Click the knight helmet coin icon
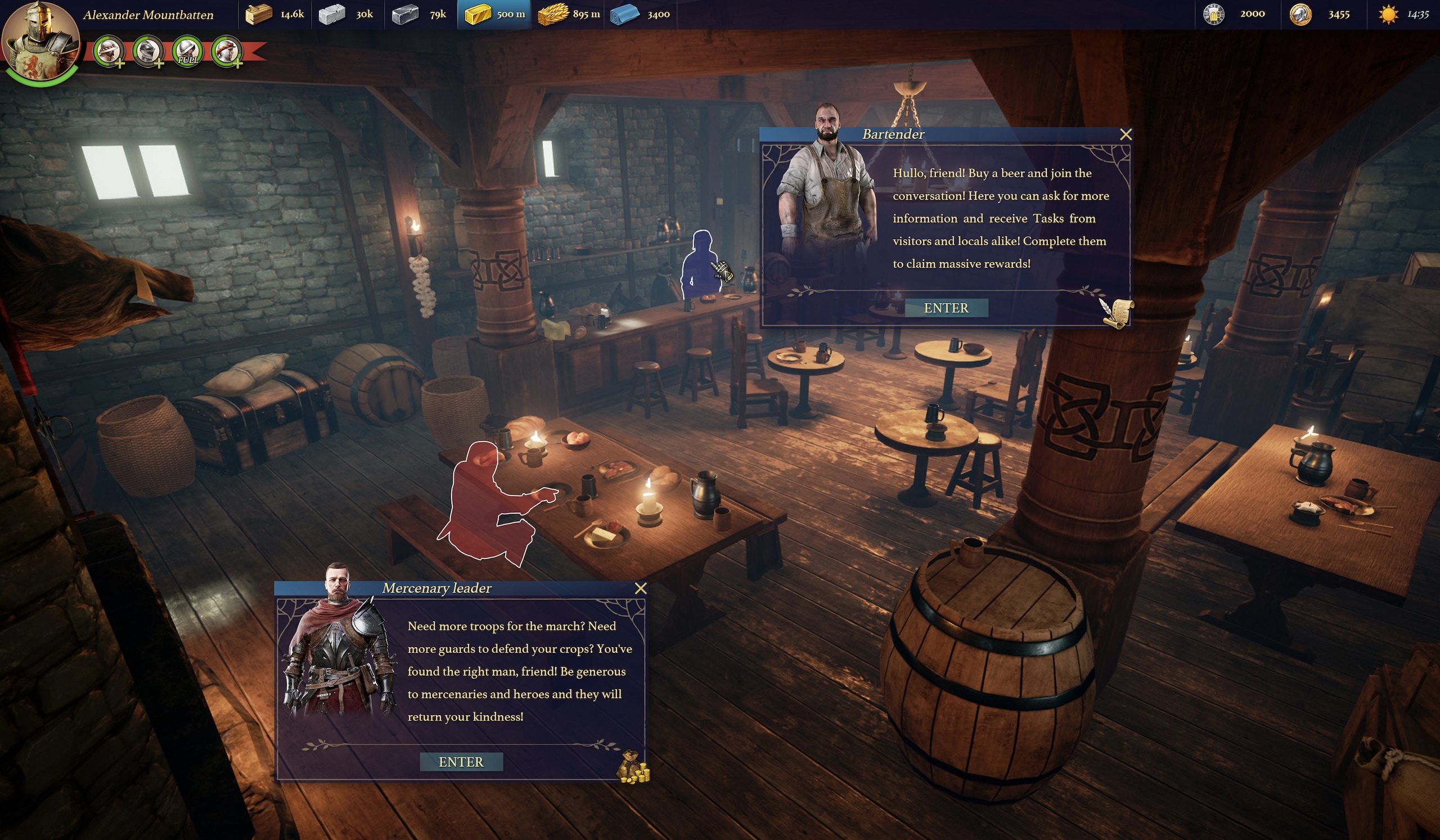The image size is (1440, 840). pos(1300,14)
